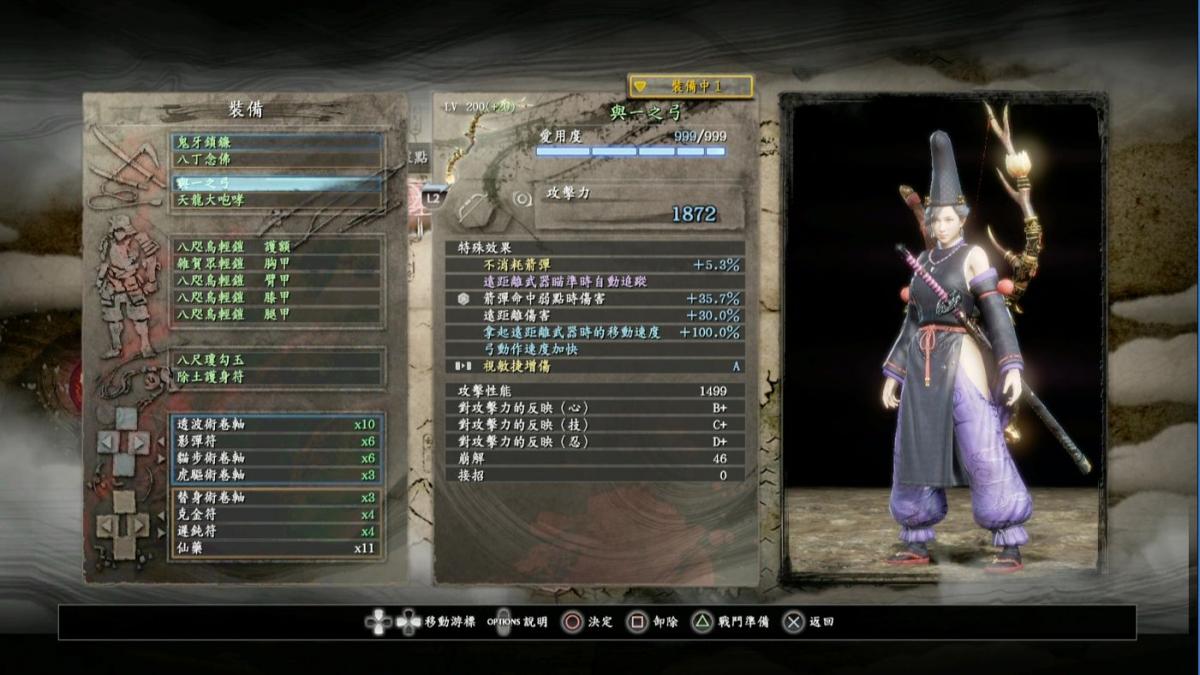
Task: Select the 與一之弓 bow slot
Action: 276,183
